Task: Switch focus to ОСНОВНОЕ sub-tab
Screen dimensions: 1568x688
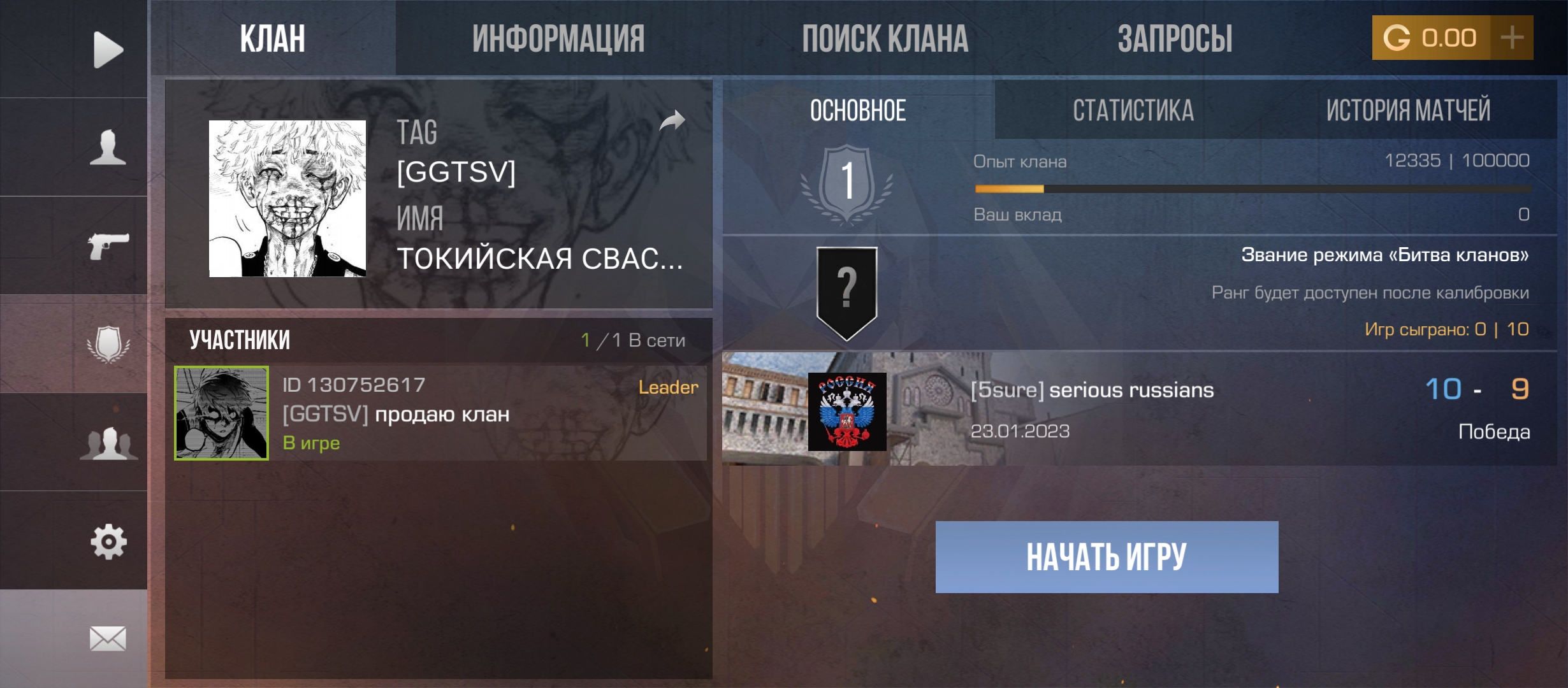Action: pos(857,111)
